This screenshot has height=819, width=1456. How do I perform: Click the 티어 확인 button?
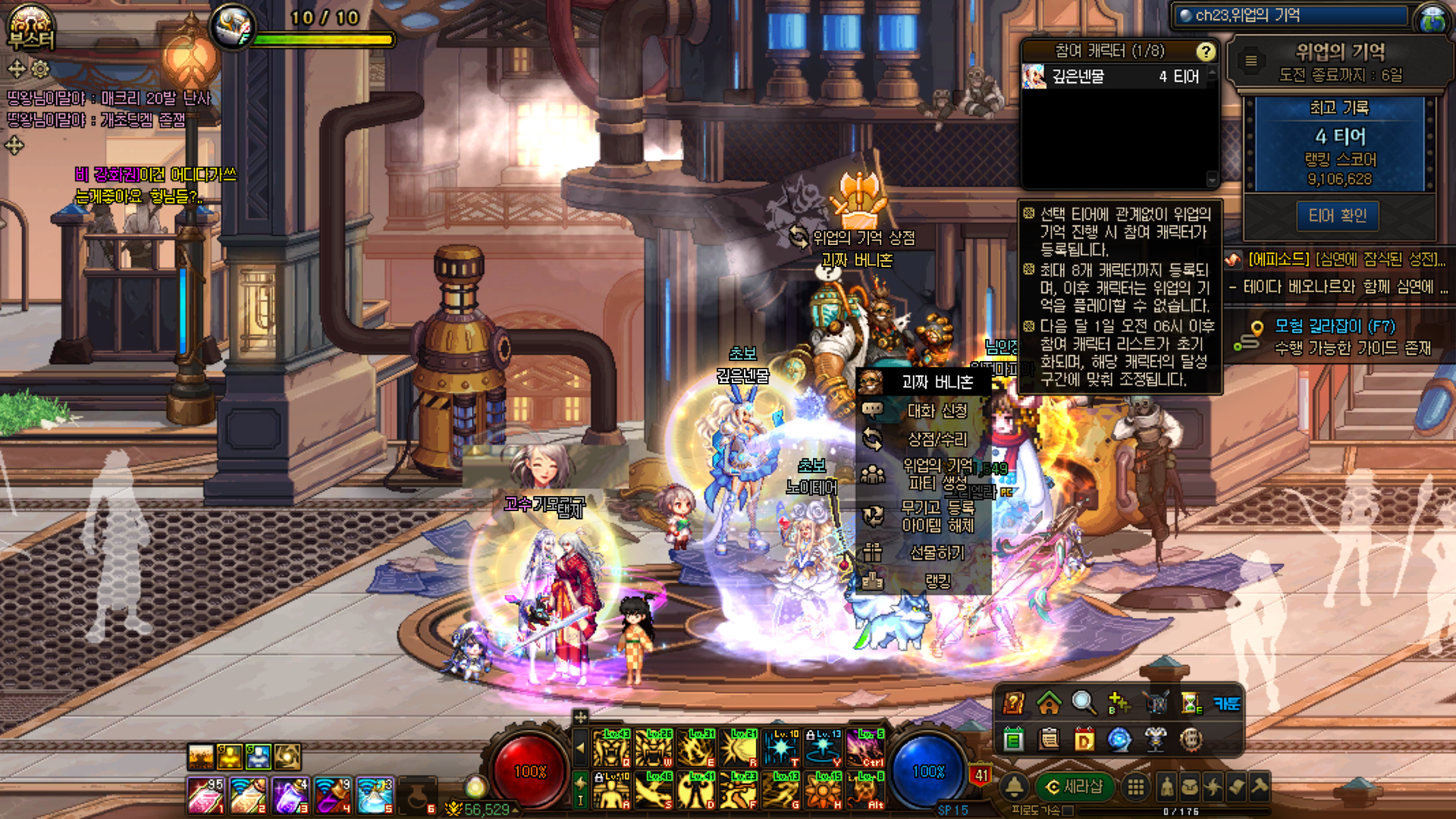click(x=1337, y=216)
